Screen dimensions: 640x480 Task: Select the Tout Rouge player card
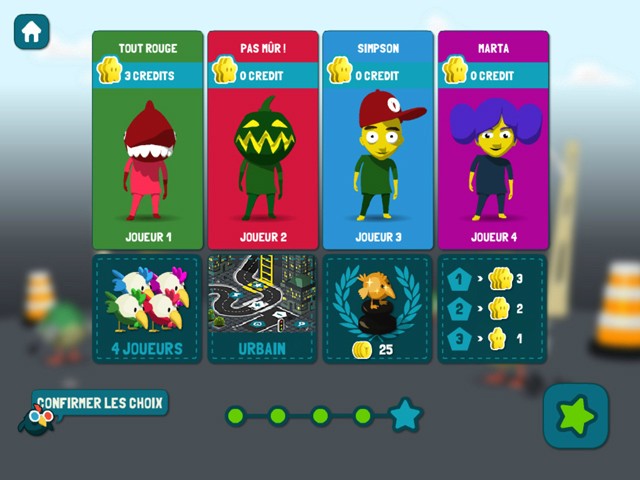(148, 140)
